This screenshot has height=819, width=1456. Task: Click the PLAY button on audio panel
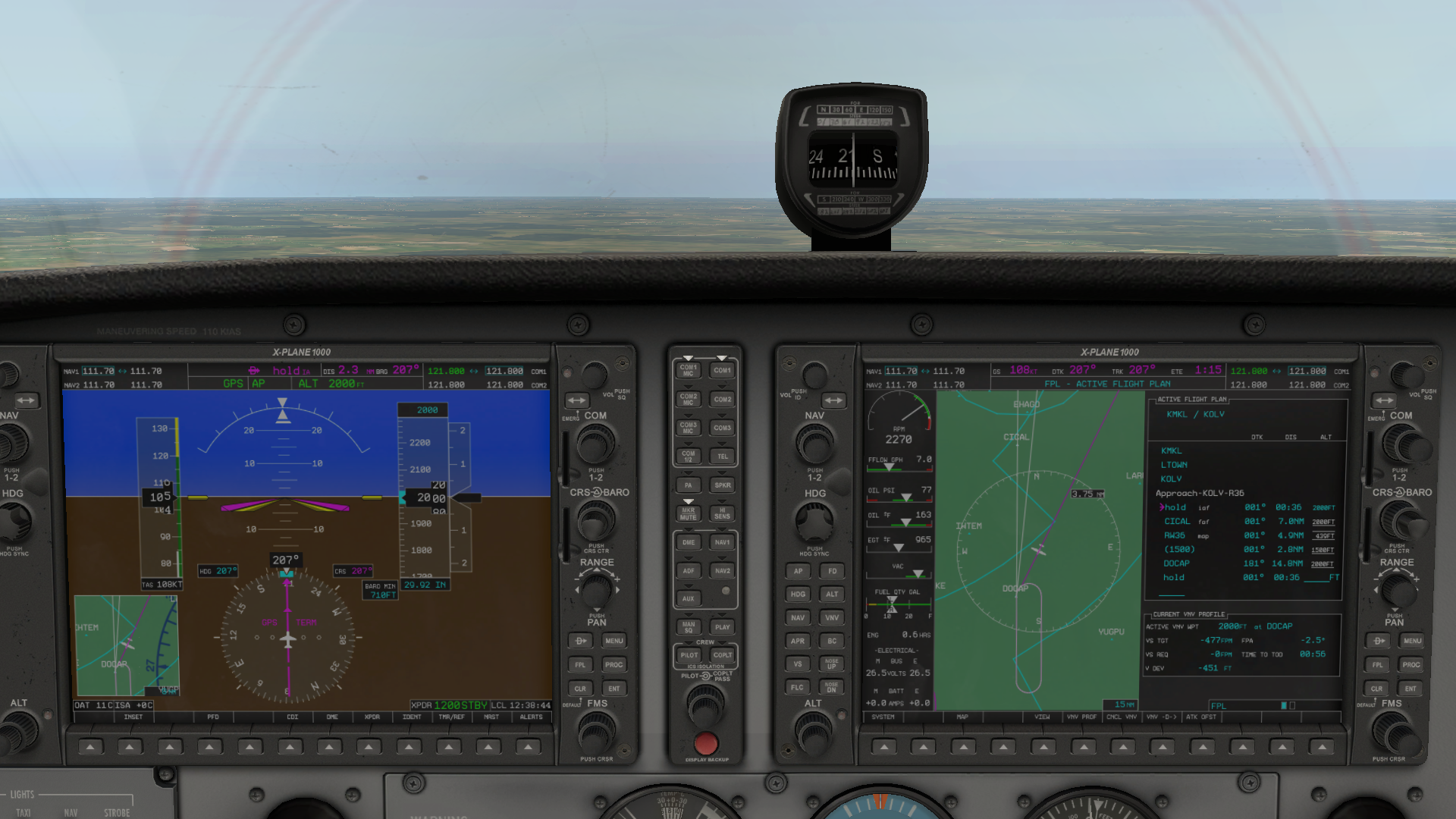(722, 627)
